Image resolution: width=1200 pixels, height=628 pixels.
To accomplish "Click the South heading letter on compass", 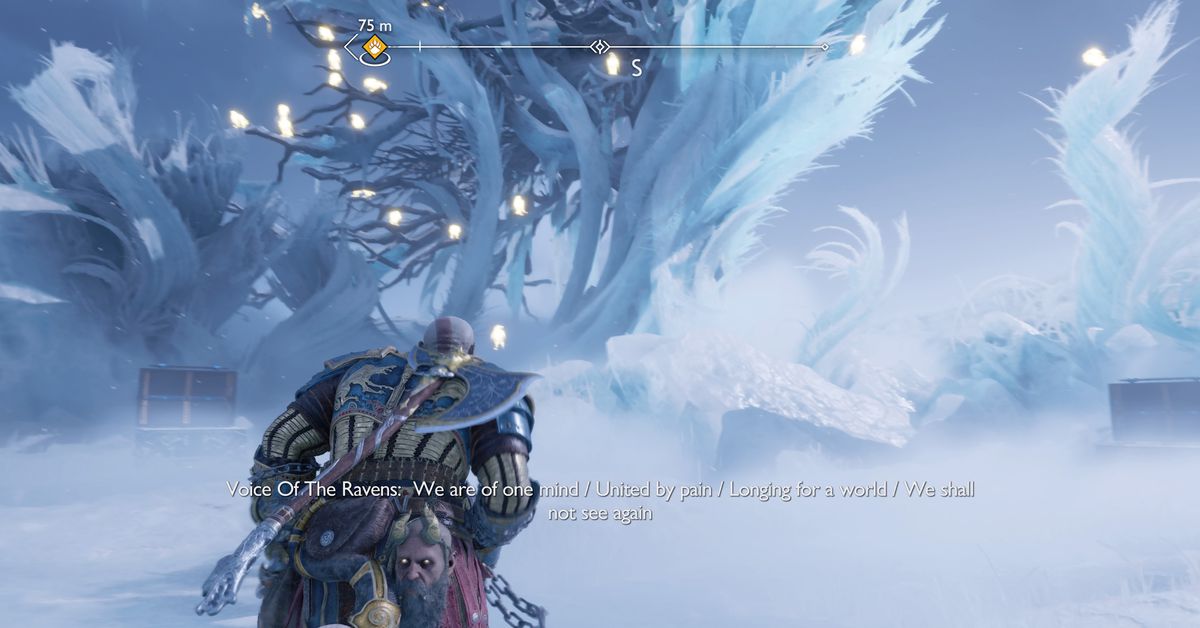I will pos(635,68).
